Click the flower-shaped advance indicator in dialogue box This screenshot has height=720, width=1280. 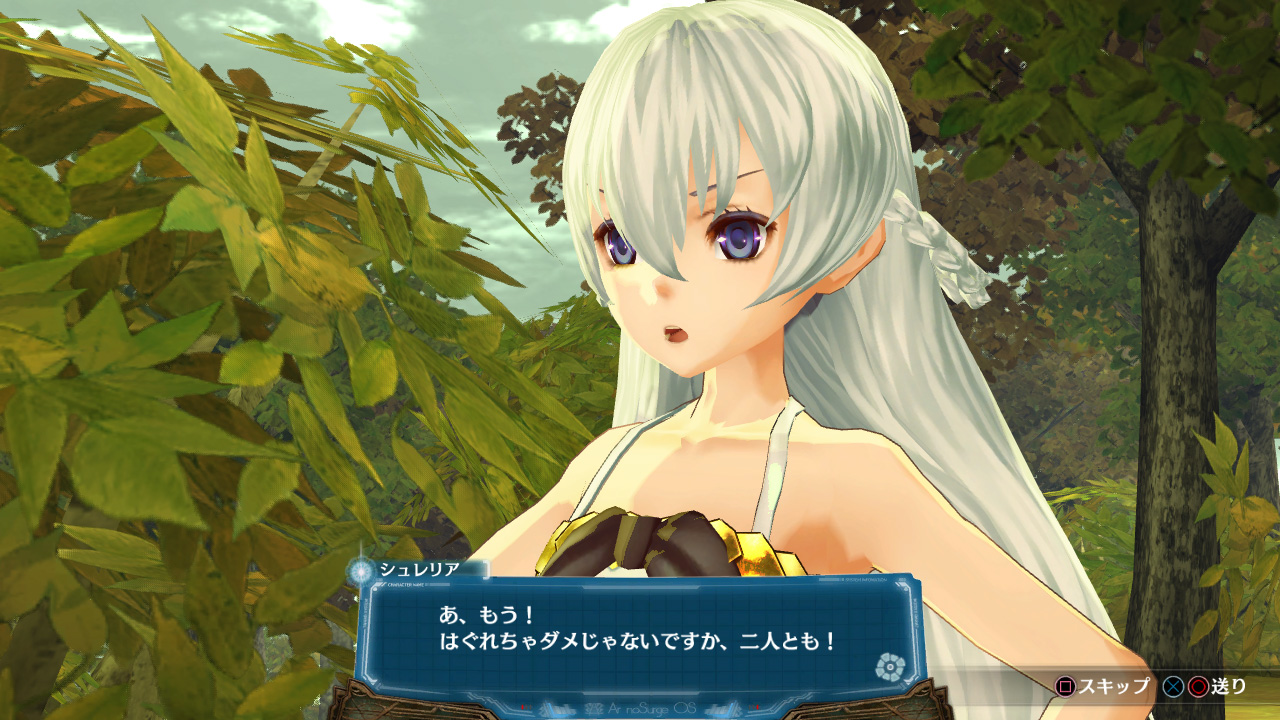click(887, 666)
